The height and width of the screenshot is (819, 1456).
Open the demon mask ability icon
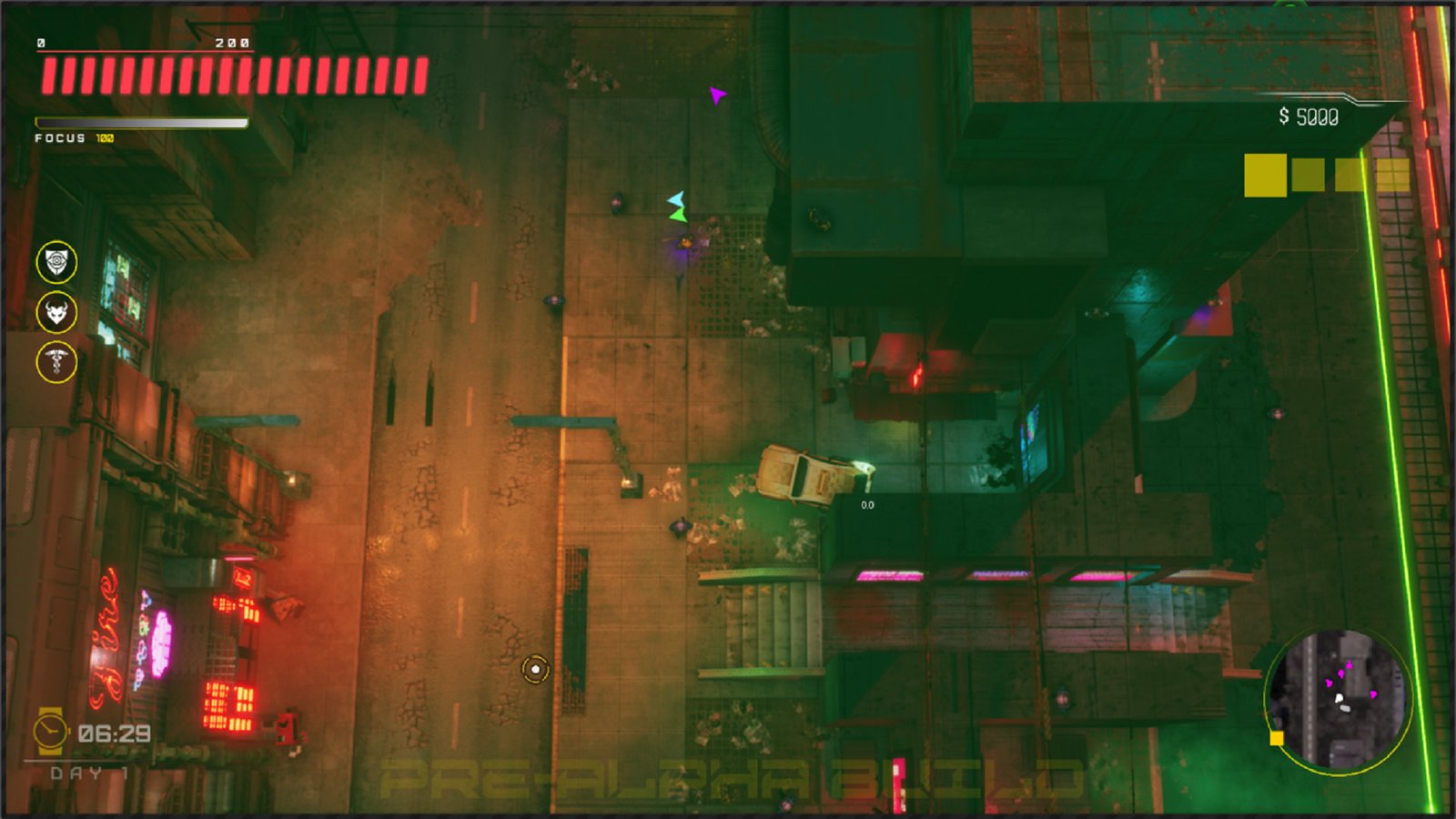coord(56,312)
